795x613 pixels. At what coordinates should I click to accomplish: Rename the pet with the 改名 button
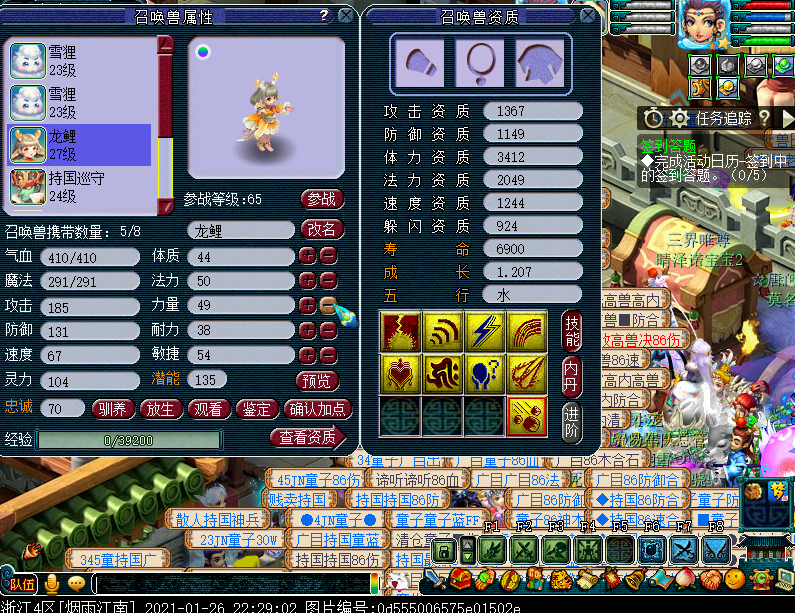click(x=320, y=230)
